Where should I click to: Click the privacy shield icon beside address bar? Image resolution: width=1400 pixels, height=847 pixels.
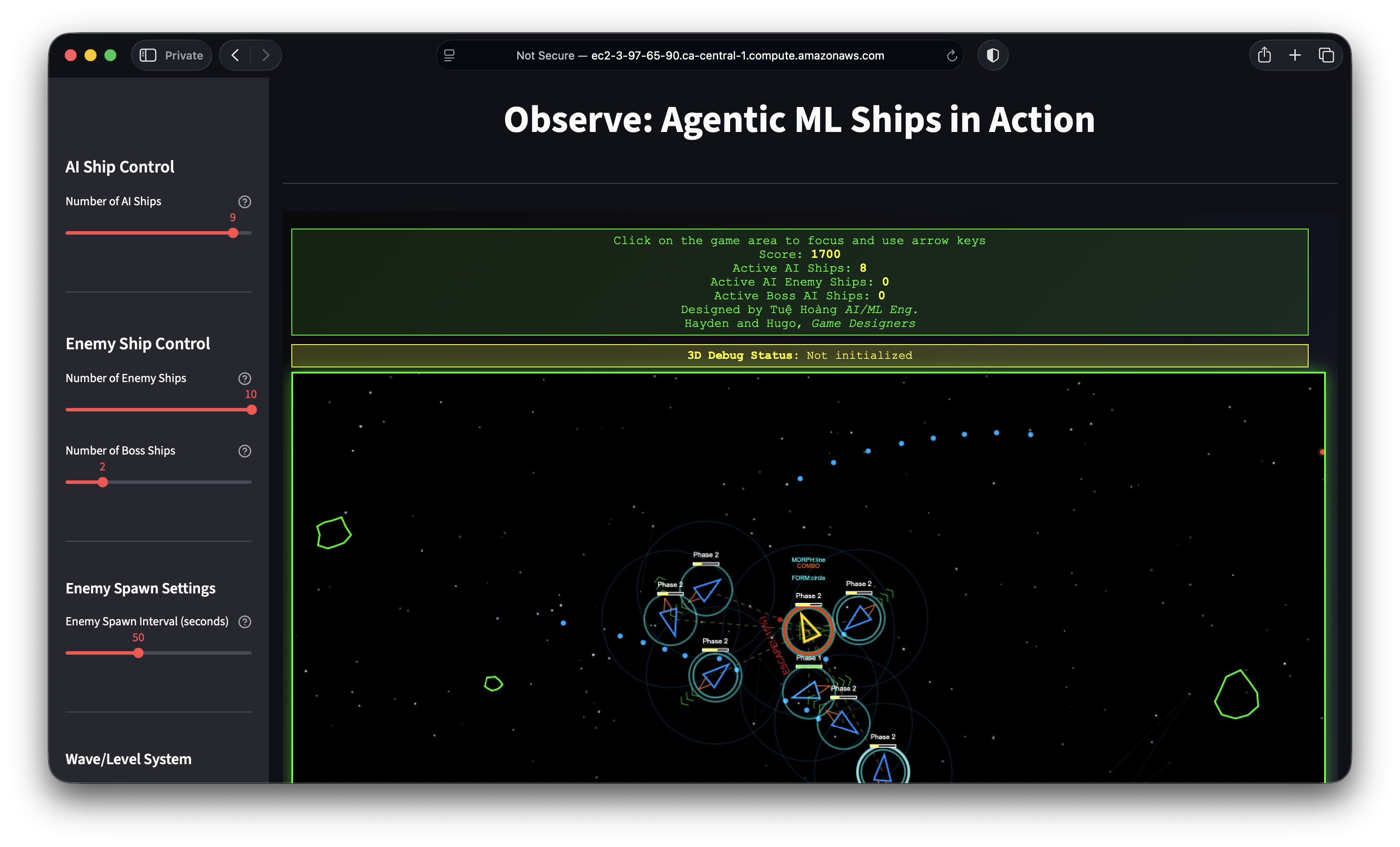992,55
